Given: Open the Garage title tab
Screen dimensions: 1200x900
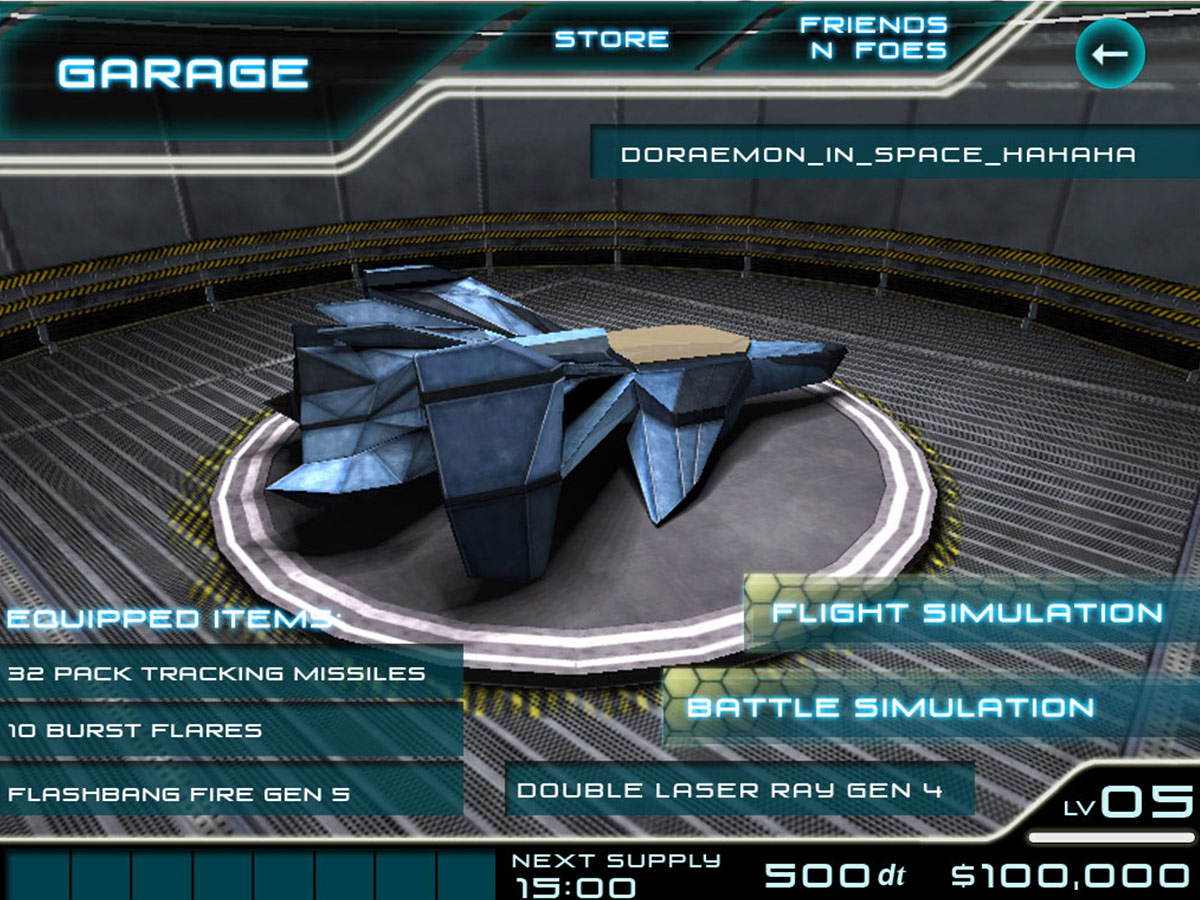Looking at the screenshot, I should pos(183,73).
